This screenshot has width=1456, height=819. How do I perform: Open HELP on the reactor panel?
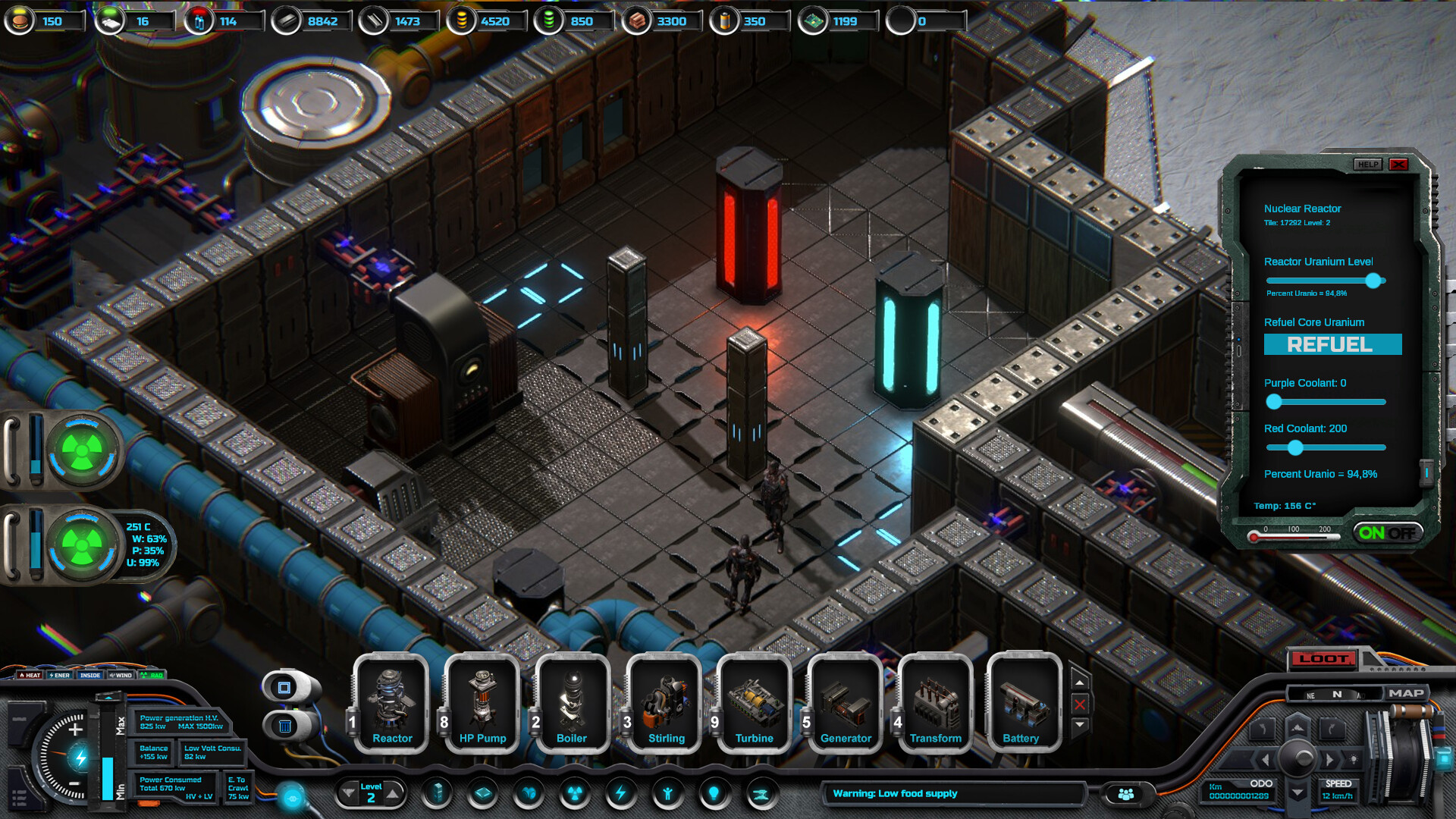coord(1368,165)
